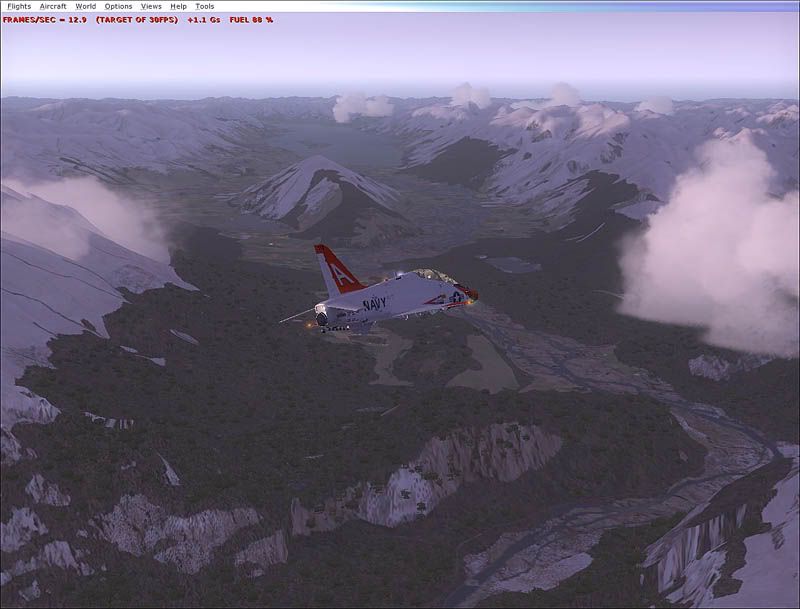The width and height of the screenshot is (800, 609).
Task: Open the Views menu
Action: point(151,6)
